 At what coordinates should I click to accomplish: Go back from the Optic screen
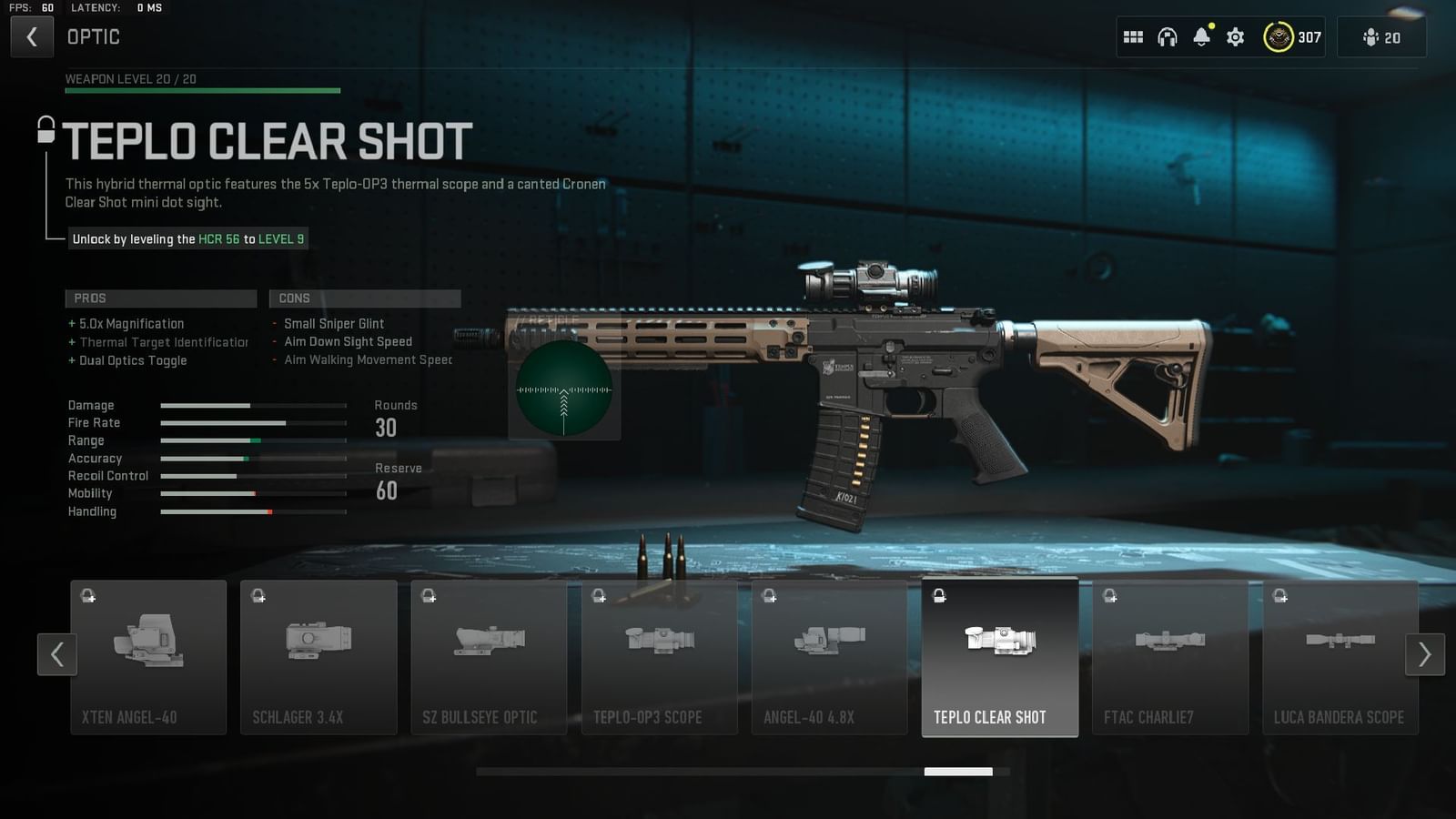32,36
